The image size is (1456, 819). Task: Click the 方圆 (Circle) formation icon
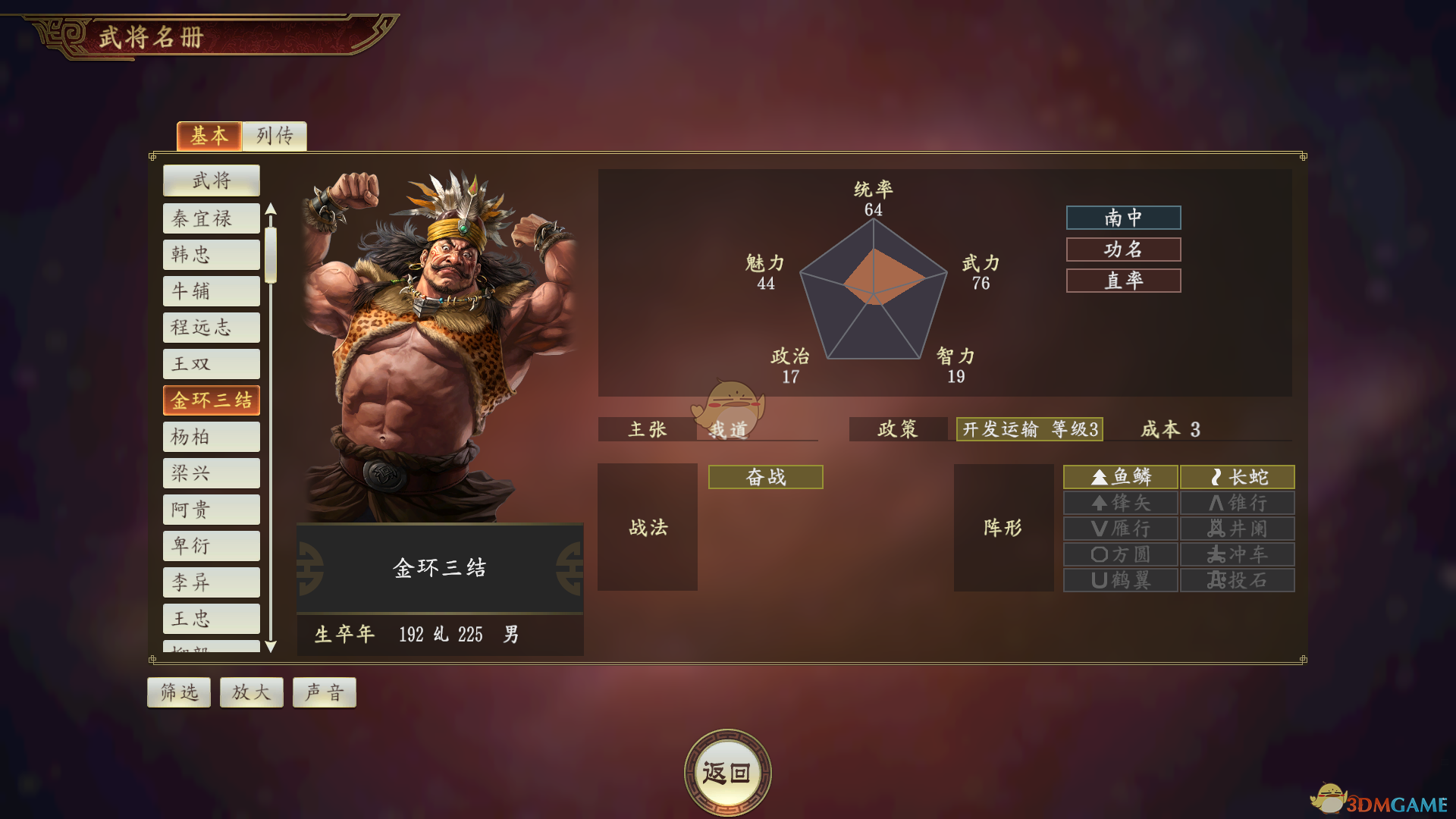click(1120, 554)
